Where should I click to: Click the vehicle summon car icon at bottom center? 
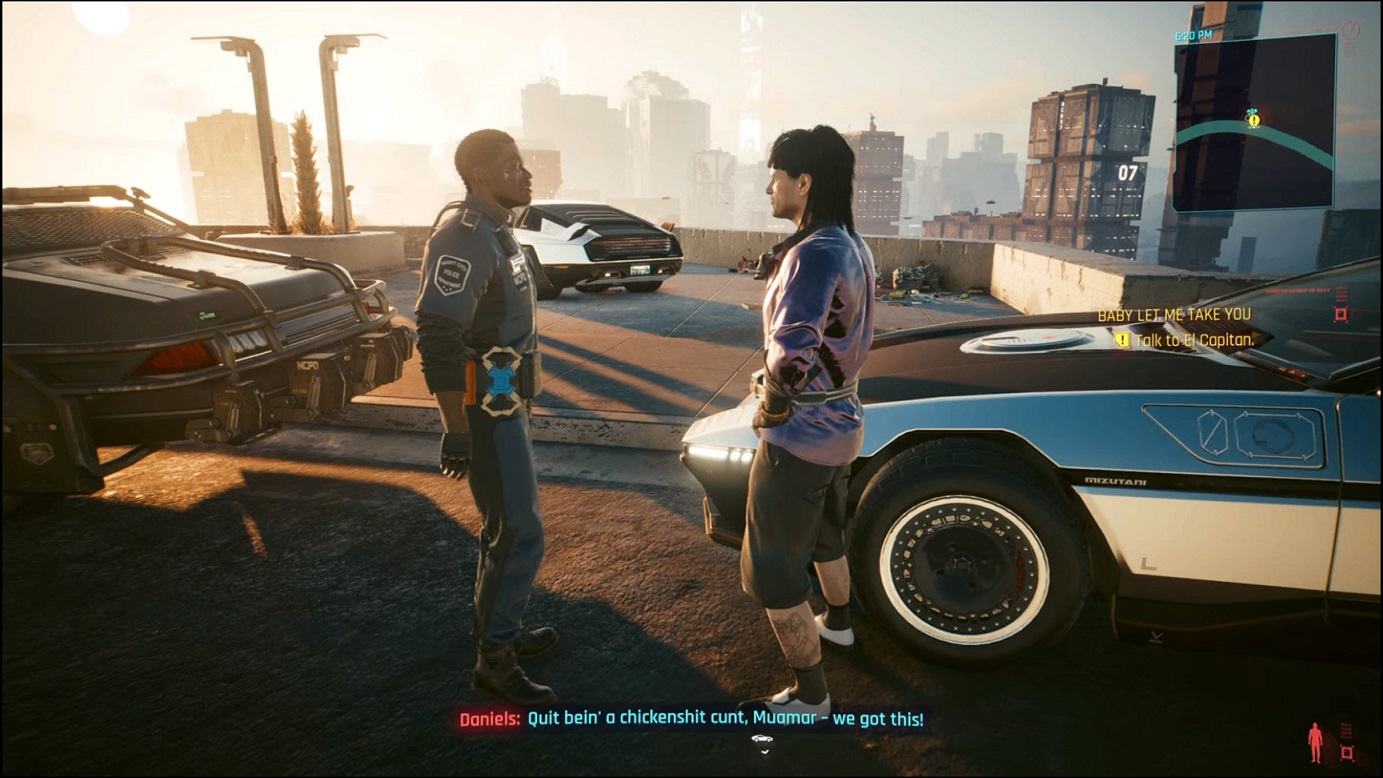pos(762,738)
